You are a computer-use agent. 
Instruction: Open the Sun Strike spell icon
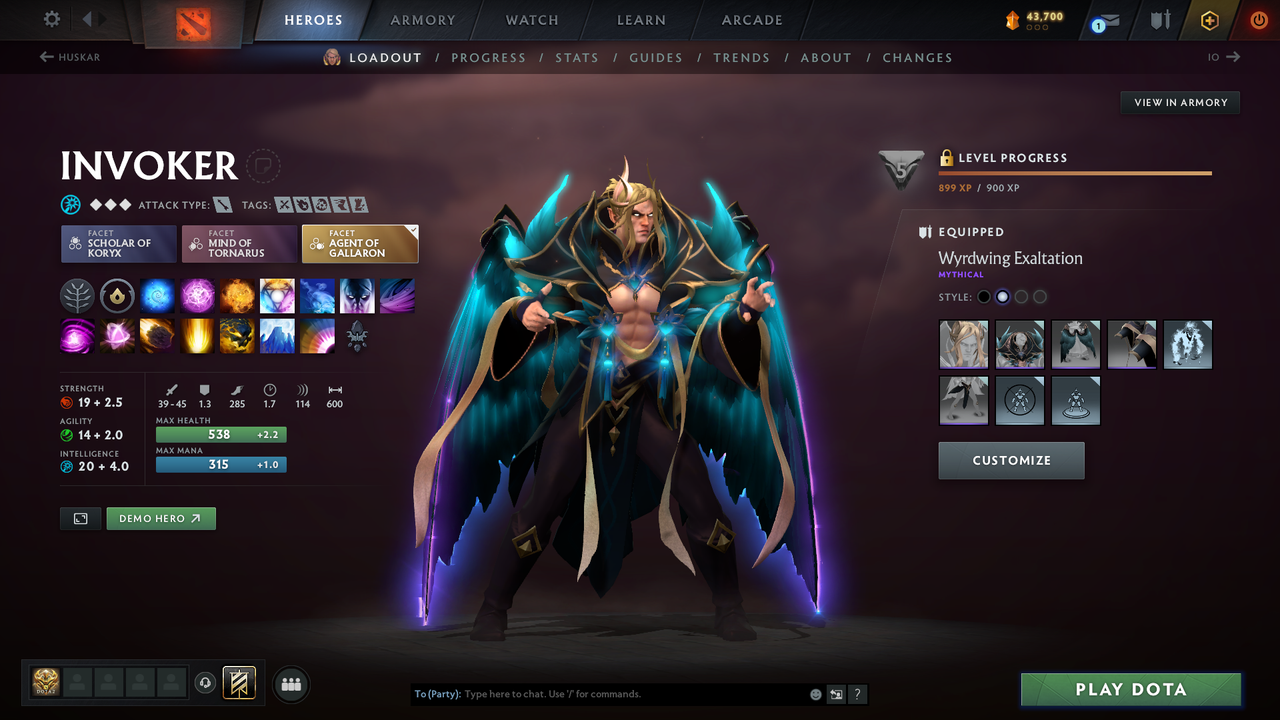coord(197,335)
